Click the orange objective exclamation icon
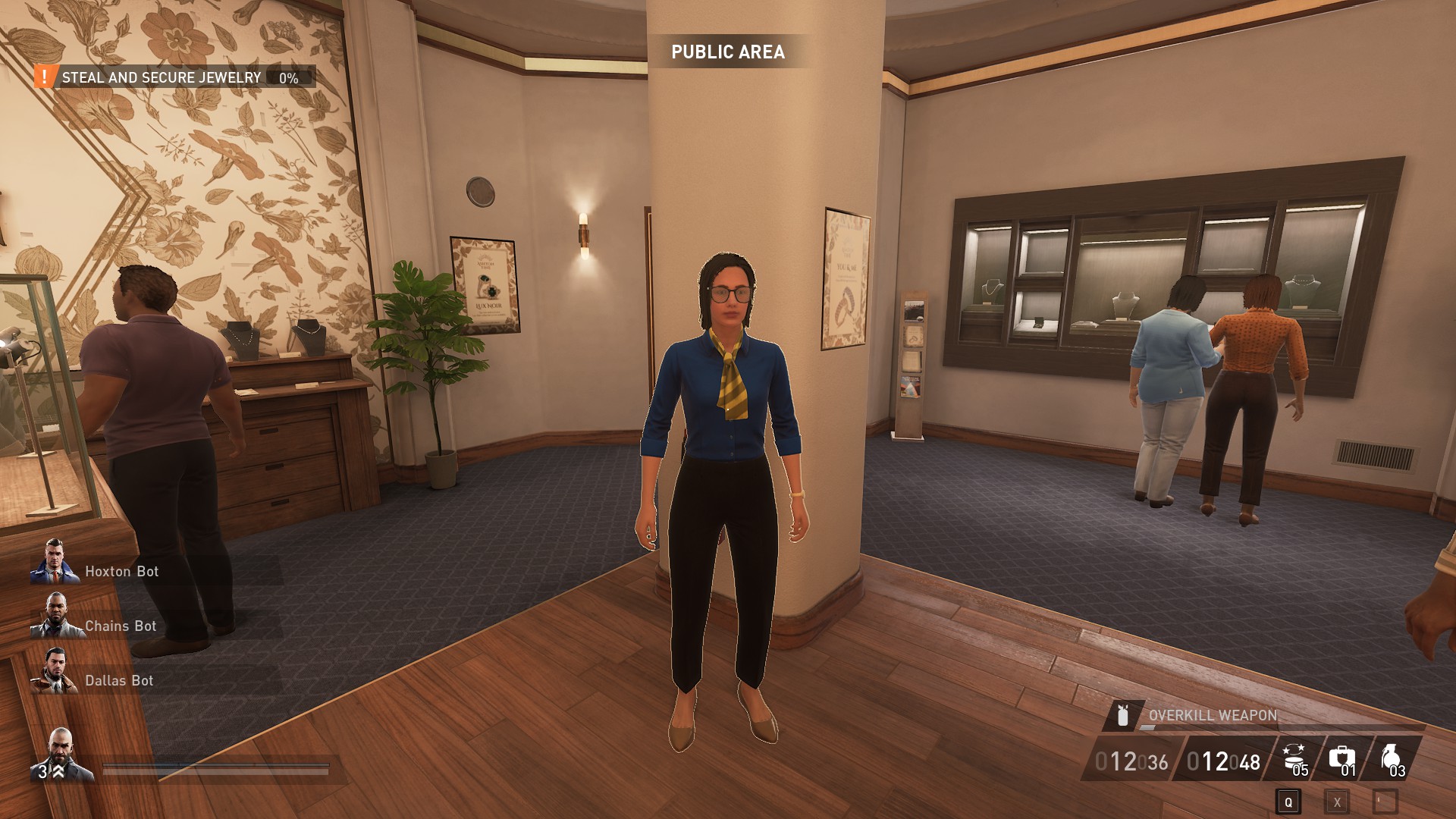The height and width of the screenshot is (819, 1456). point(43,77)
